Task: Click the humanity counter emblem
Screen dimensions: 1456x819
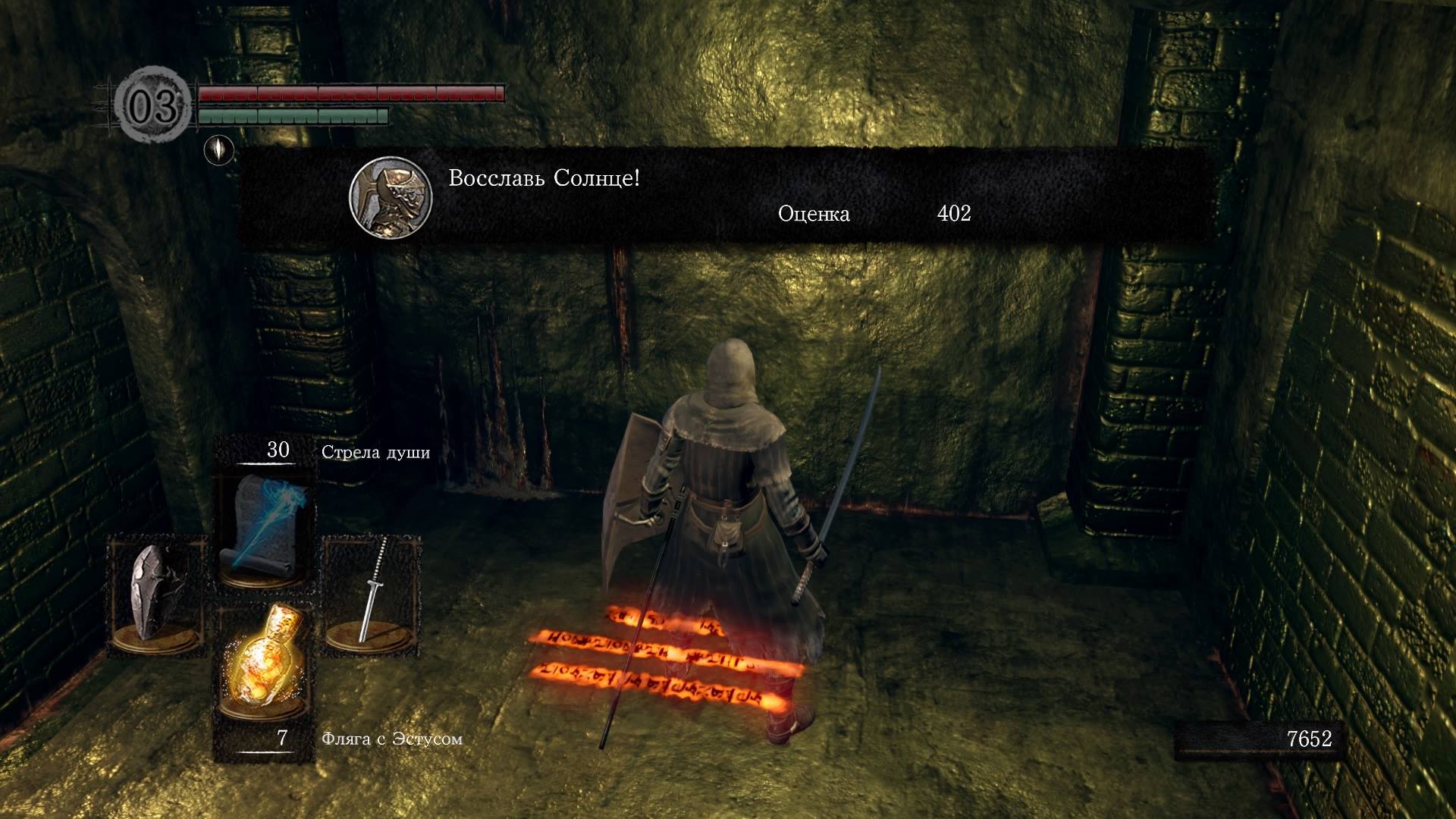Action: point(154,107)
